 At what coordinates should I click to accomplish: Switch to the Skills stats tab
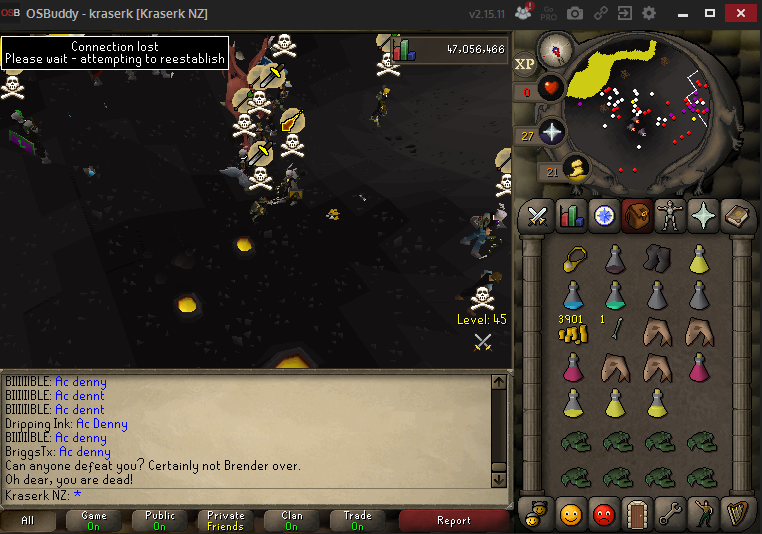pos(571,215)
